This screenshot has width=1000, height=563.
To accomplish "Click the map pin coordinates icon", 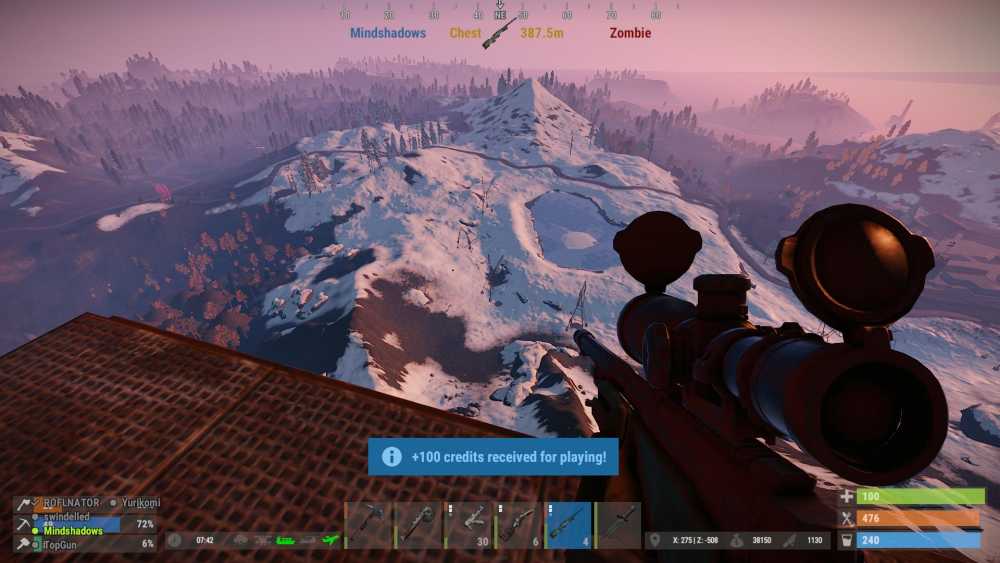I will [x=654, y=540].
